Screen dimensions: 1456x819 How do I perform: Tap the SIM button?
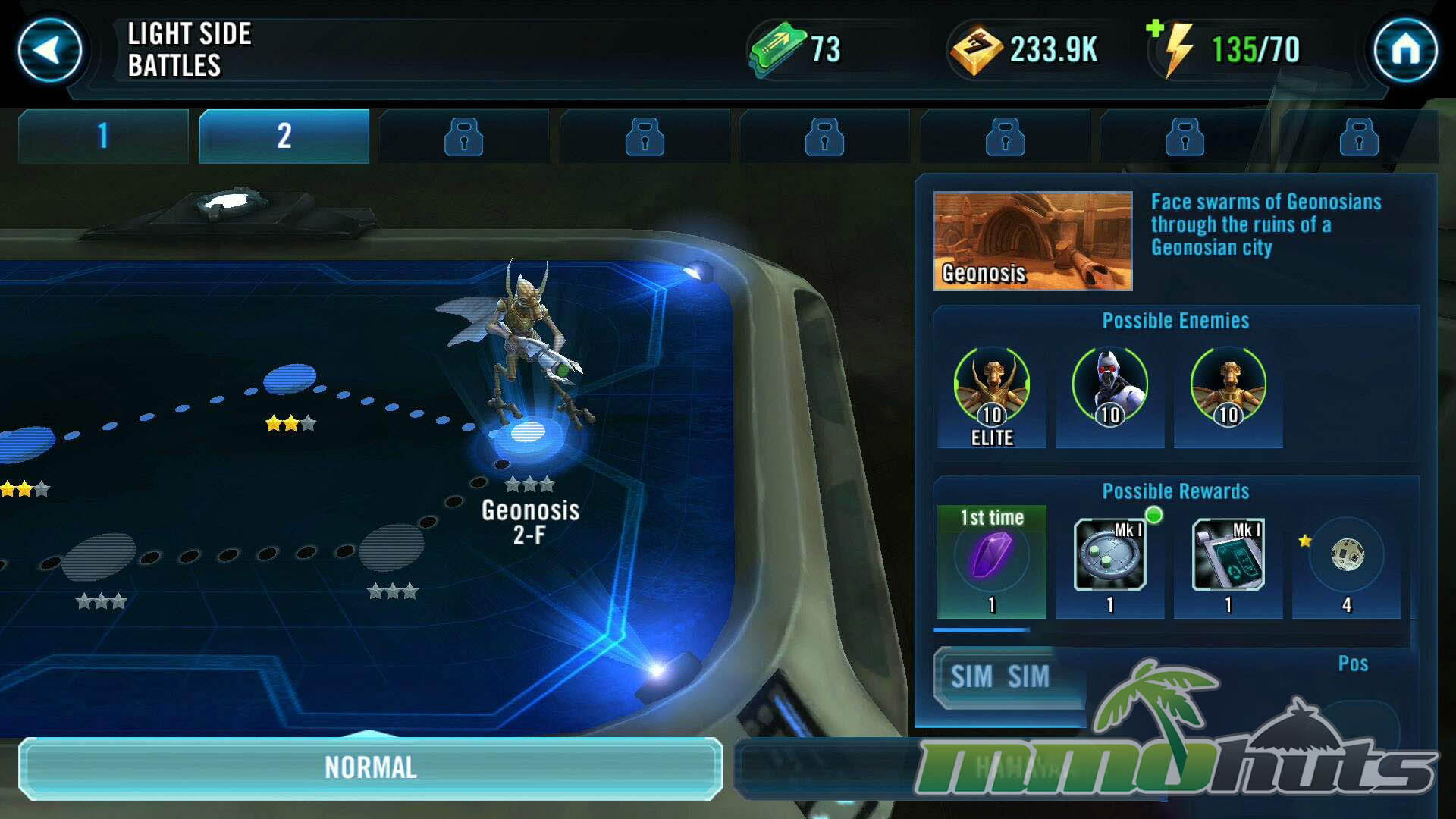[x=999, y=676]
